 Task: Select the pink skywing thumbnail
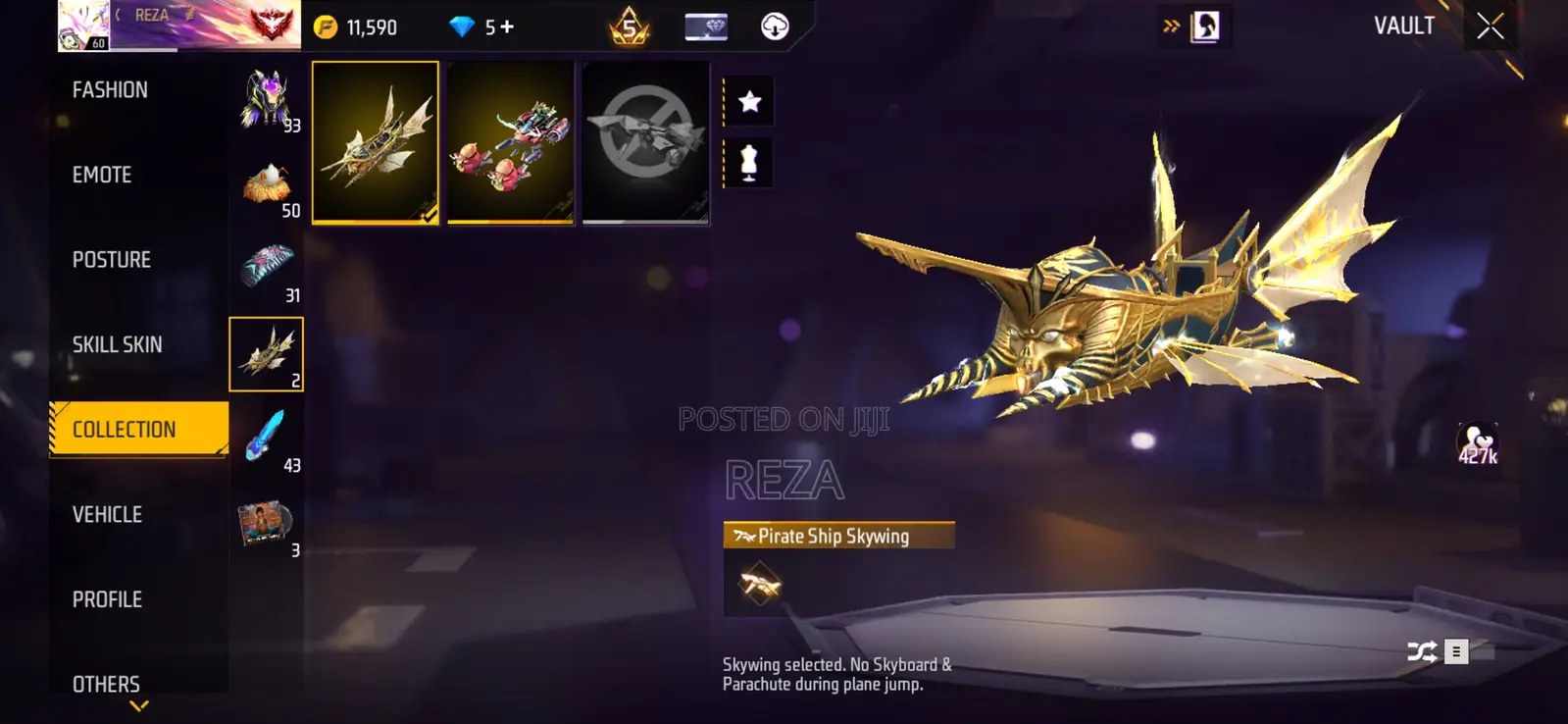pyautogui.click(x=510, y=143)
